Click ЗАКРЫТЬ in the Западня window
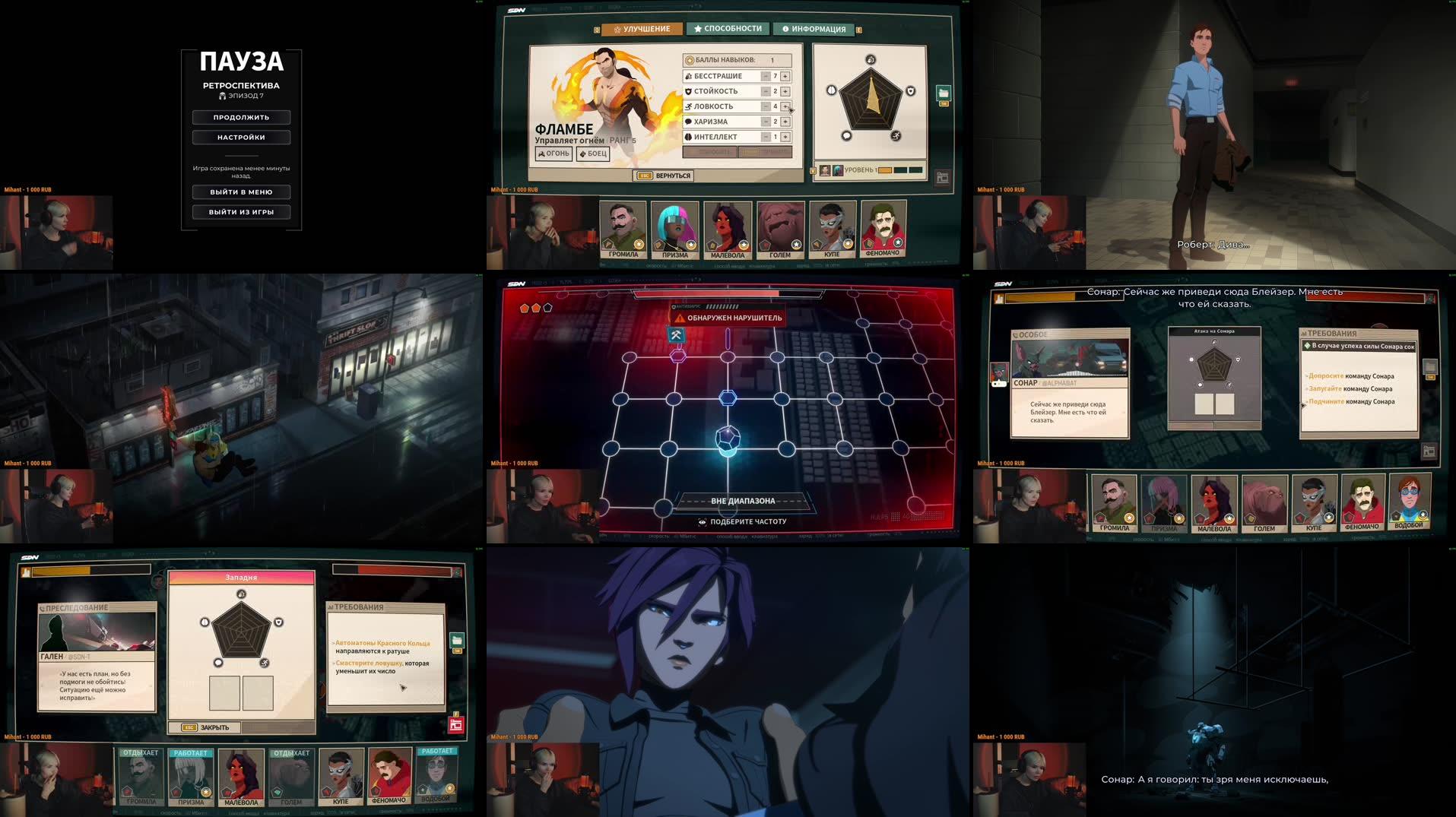 click(x=216, y=727)
